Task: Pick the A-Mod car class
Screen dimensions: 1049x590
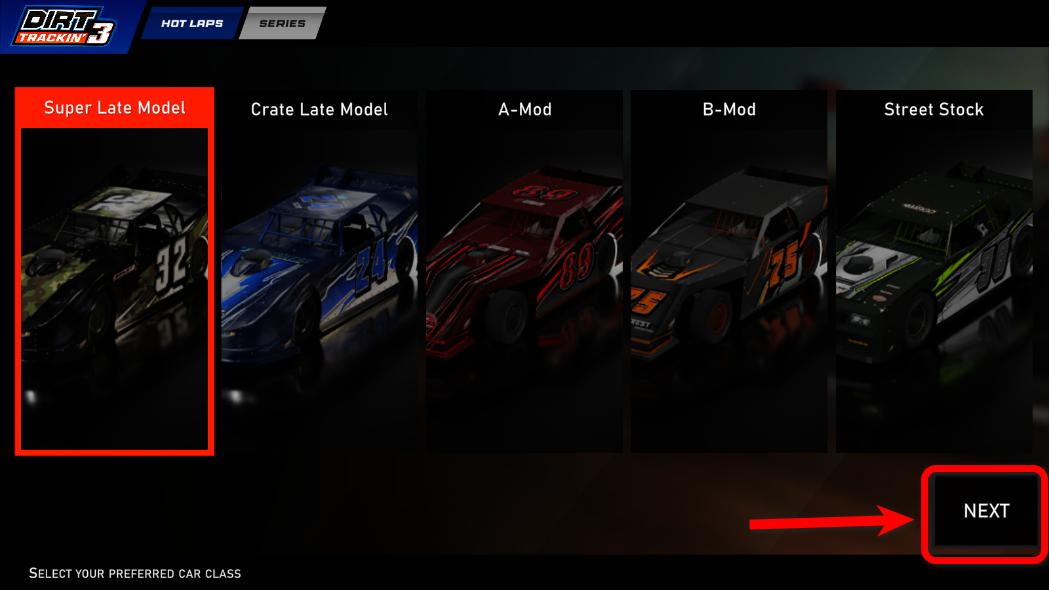Action: tap(524, 270)
